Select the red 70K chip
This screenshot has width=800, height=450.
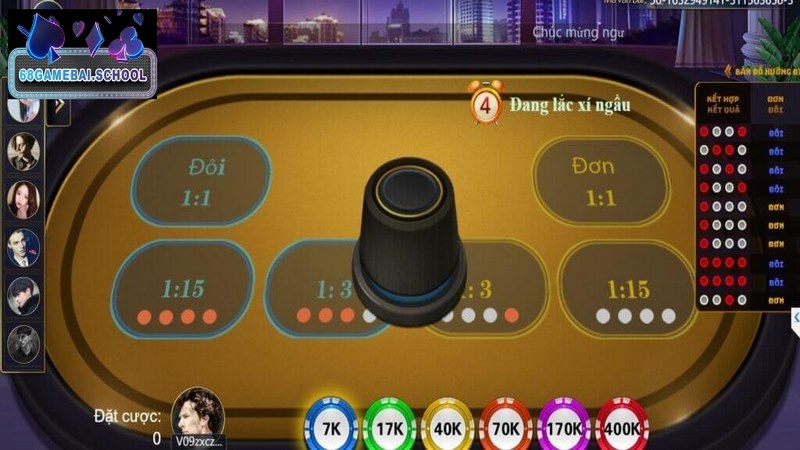coord(506,426)
